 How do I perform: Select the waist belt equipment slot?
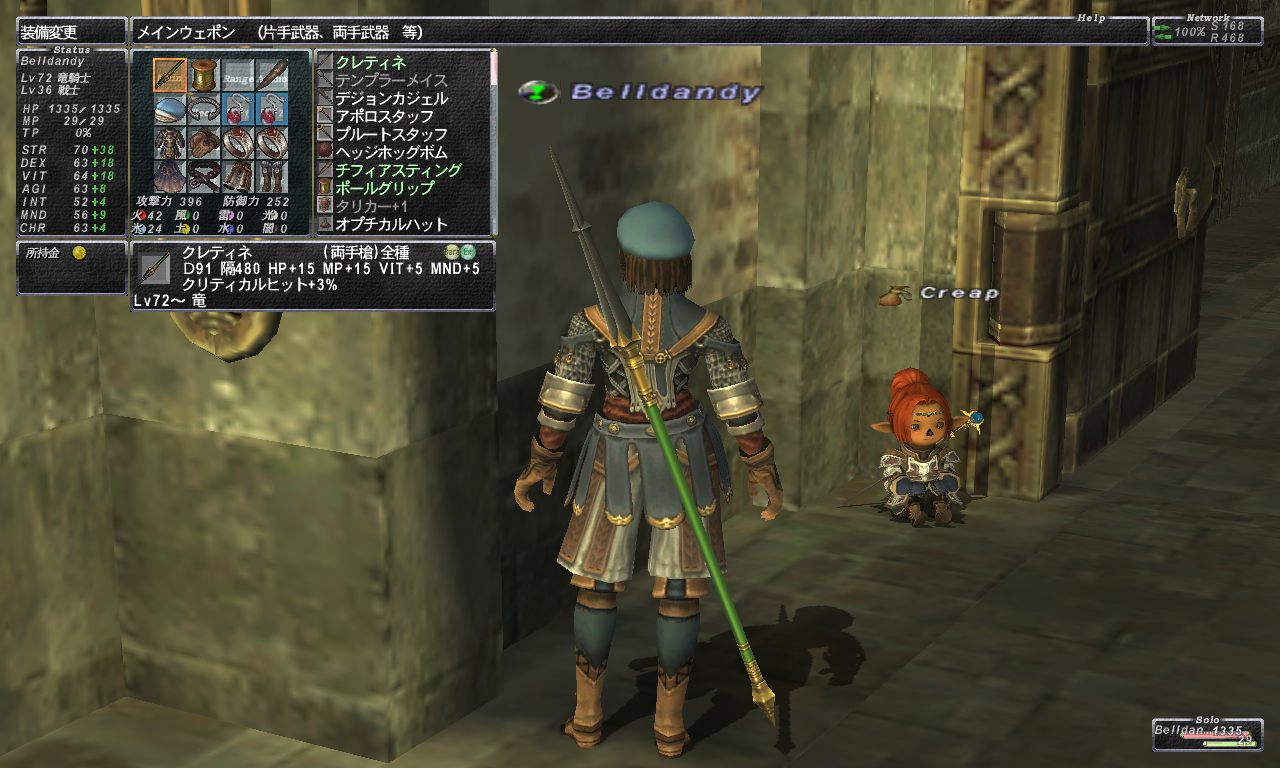click(x=204, y=176)
